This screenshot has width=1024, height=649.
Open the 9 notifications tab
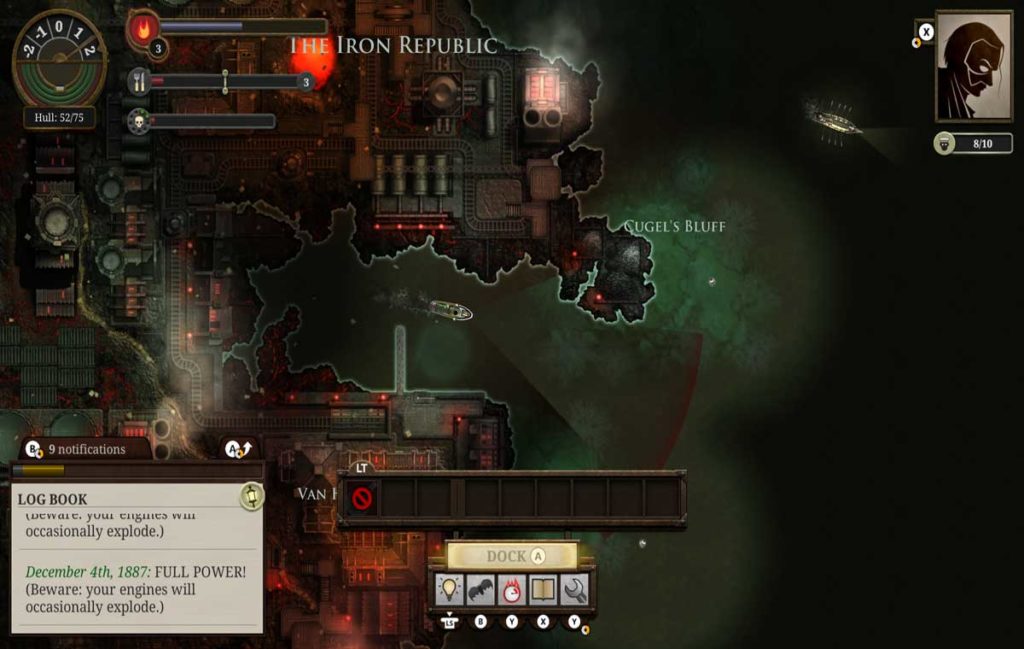(78, 449)
